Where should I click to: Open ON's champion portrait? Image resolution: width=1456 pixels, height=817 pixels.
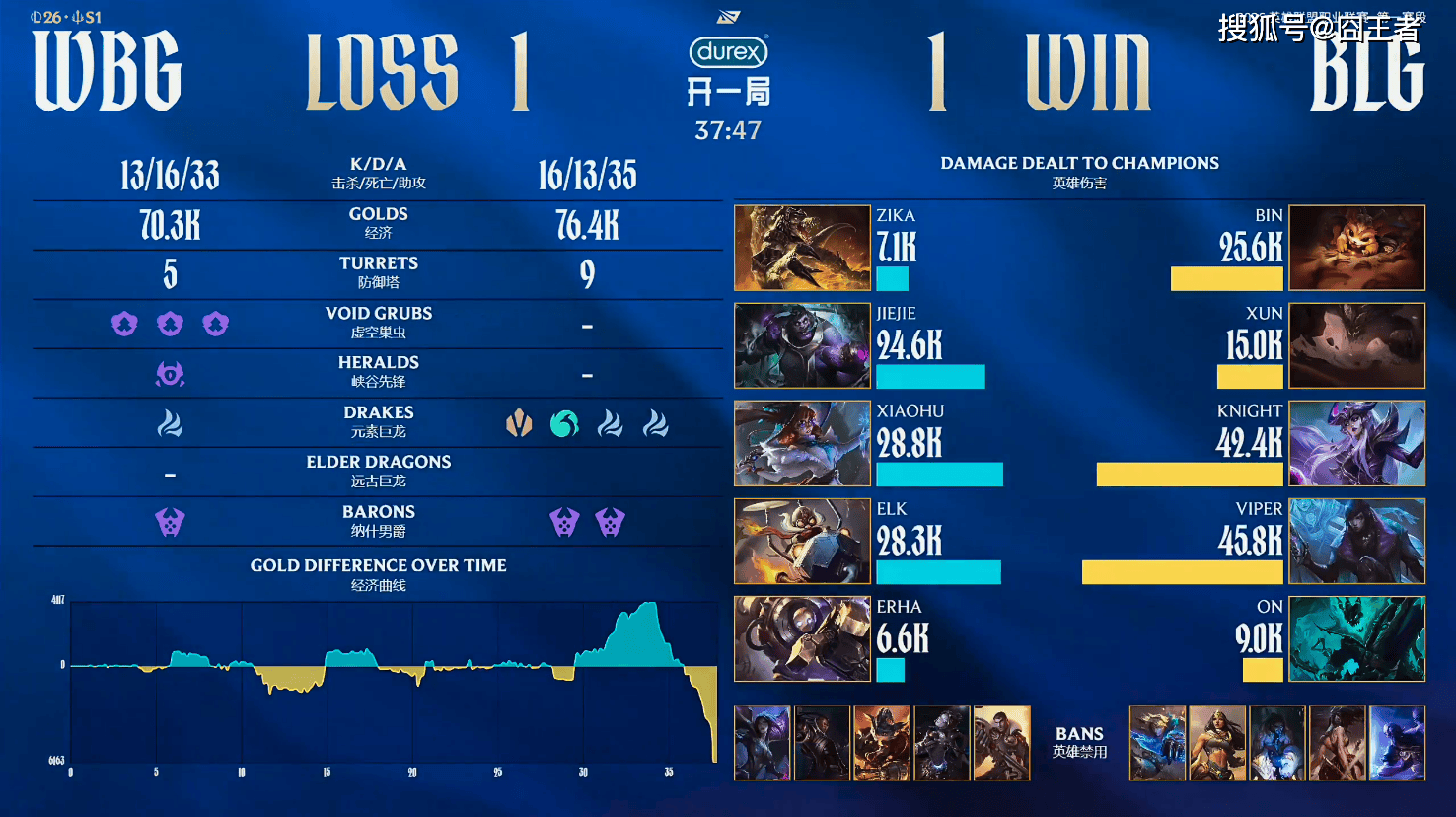1356,638
